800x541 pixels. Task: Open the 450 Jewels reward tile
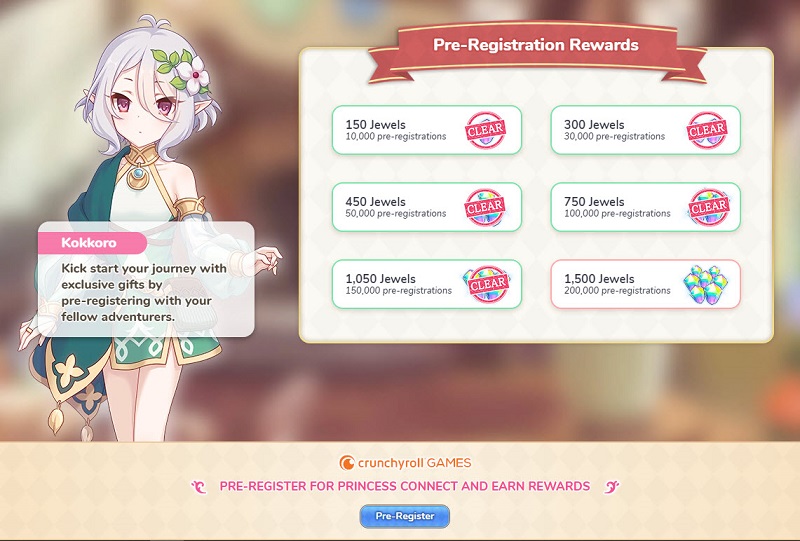427,207
